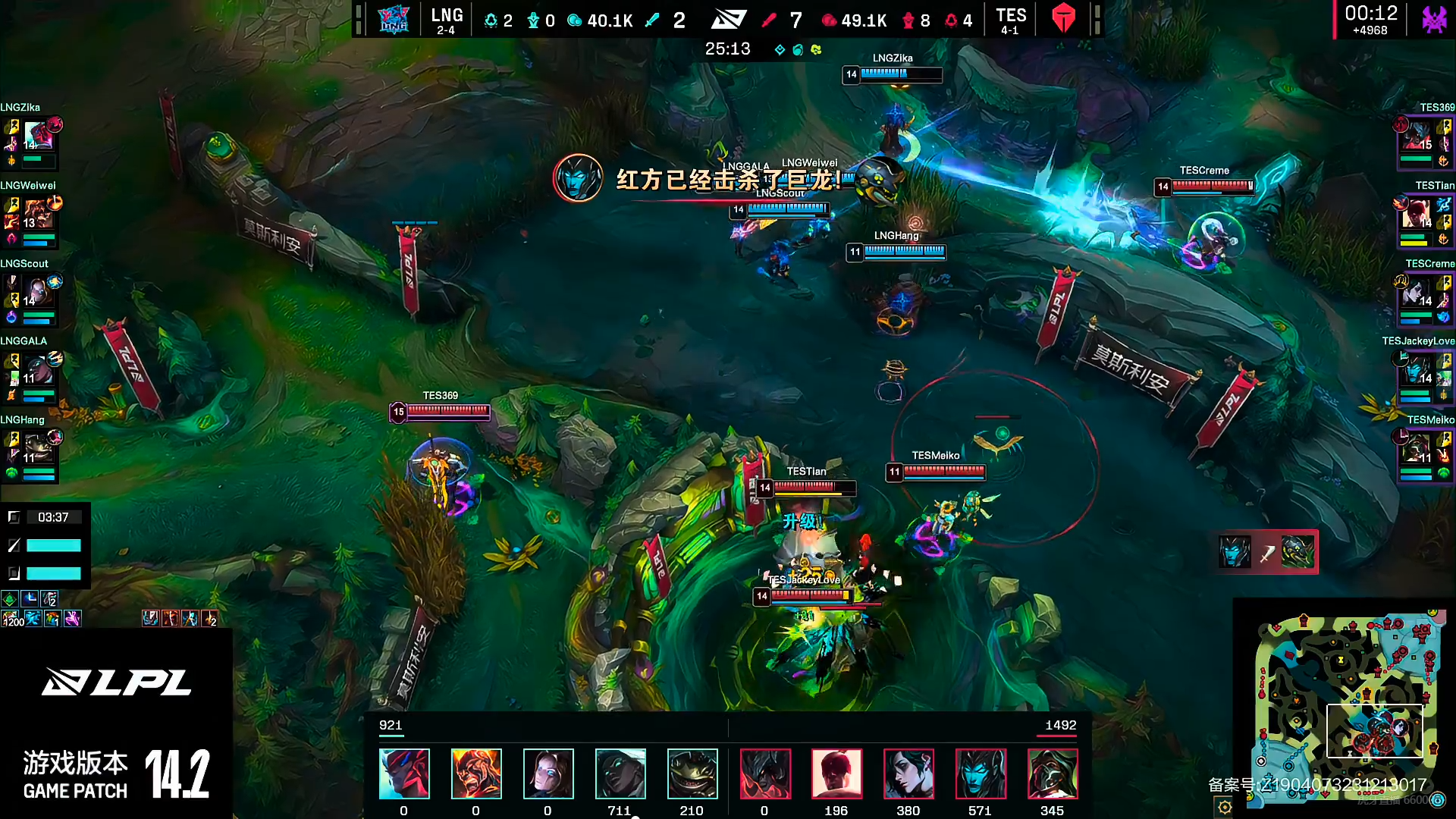1456x819 pixels.
Task: Focus on TESJackeyLove's player portrait
Action: click(1417, 369)
